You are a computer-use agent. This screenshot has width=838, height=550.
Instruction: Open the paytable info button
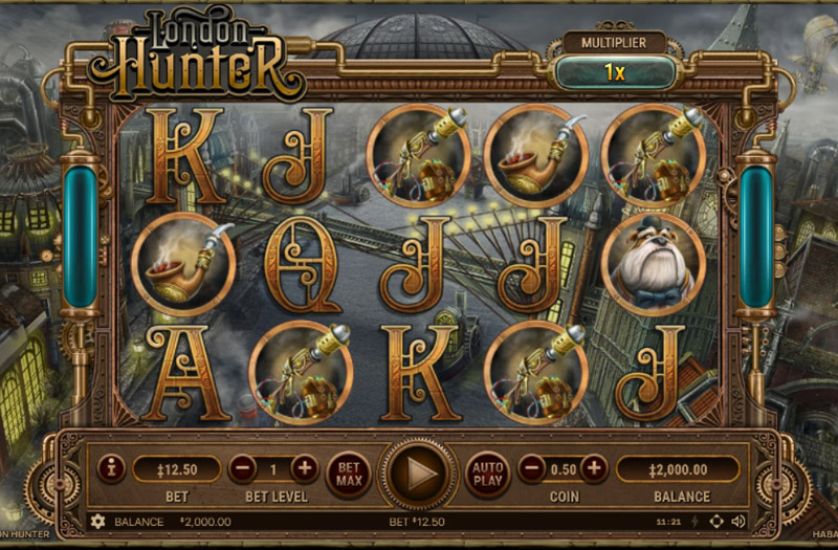tap(110, 467)
